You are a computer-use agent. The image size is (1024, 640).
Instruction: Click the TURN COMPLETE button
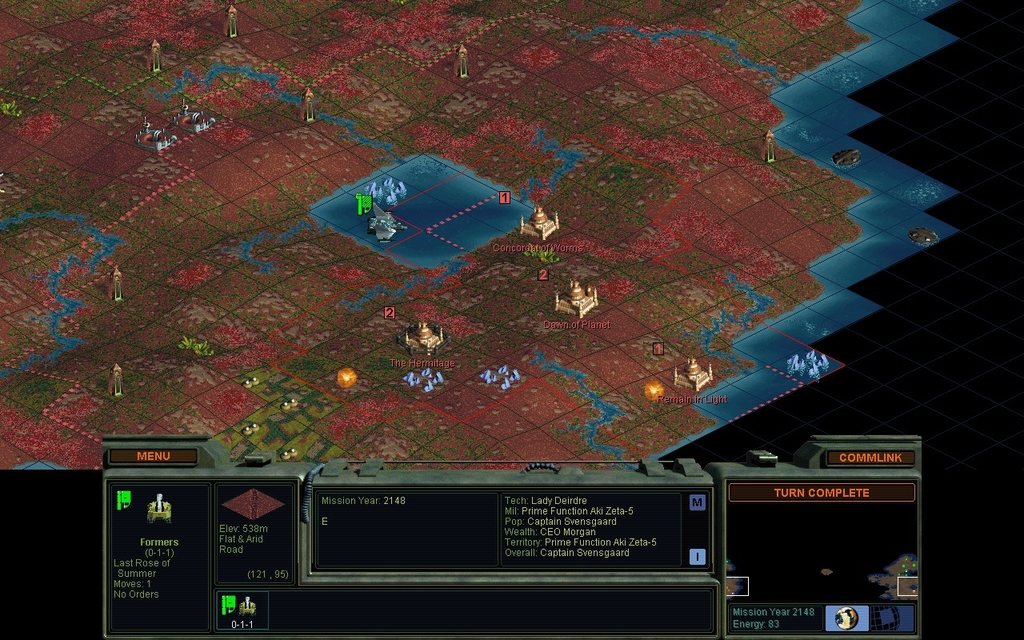(x=821, y=493)
